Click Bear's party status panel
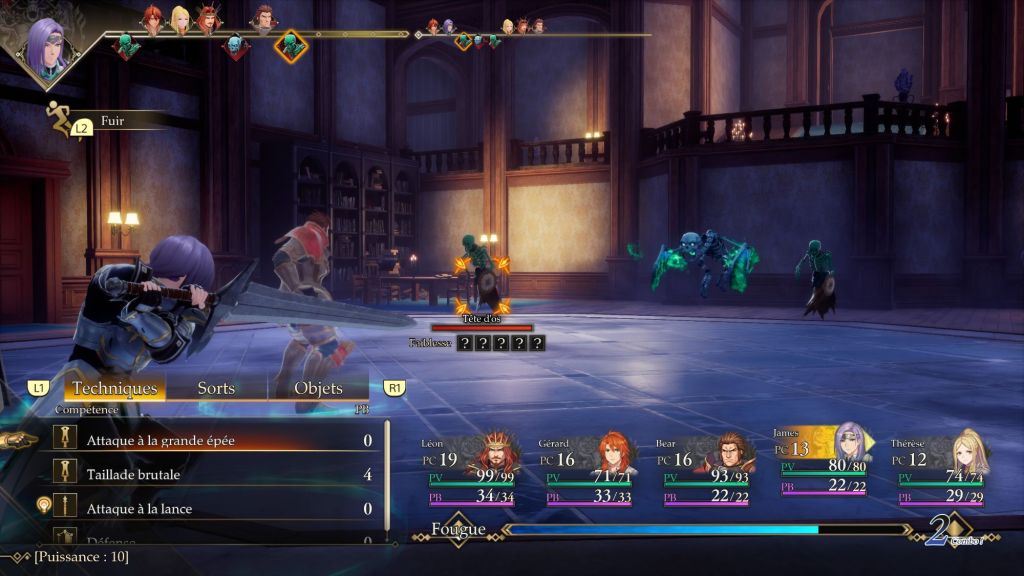This screenshot has height=576, width=1024. click(x=705, y=470)
